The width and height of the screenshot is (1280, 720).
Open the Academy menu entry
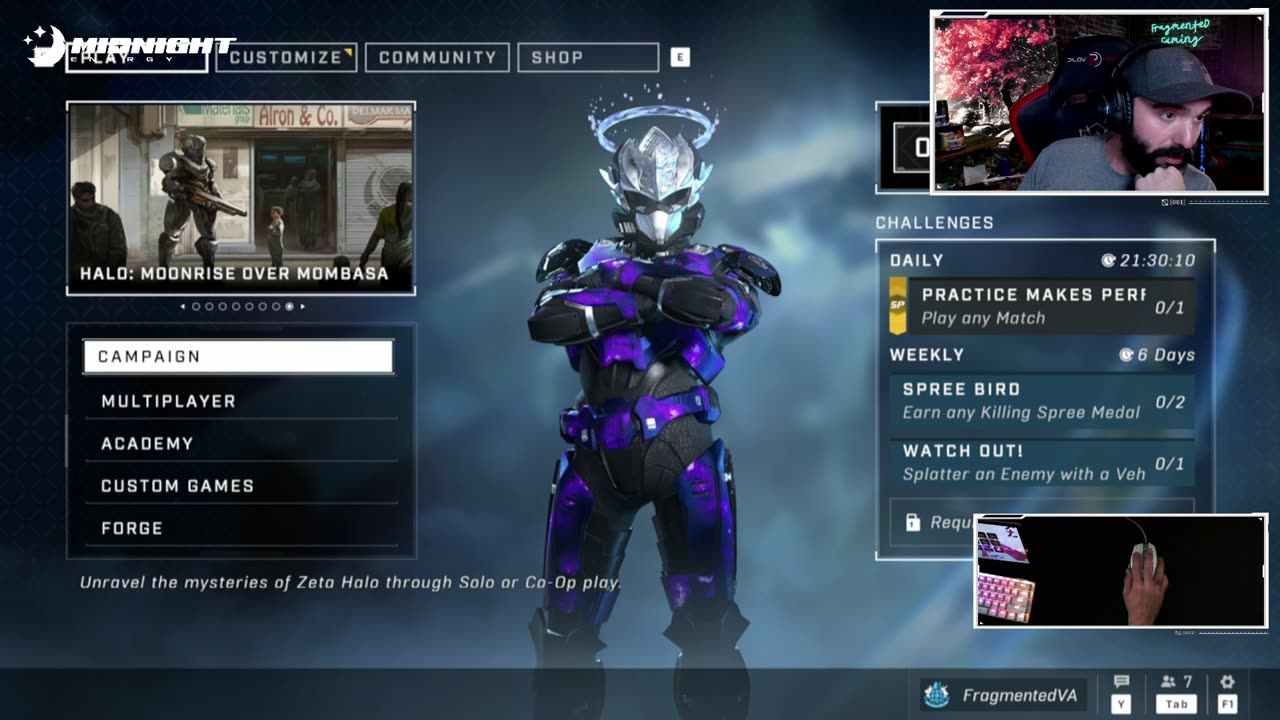(x=240, y=443)
